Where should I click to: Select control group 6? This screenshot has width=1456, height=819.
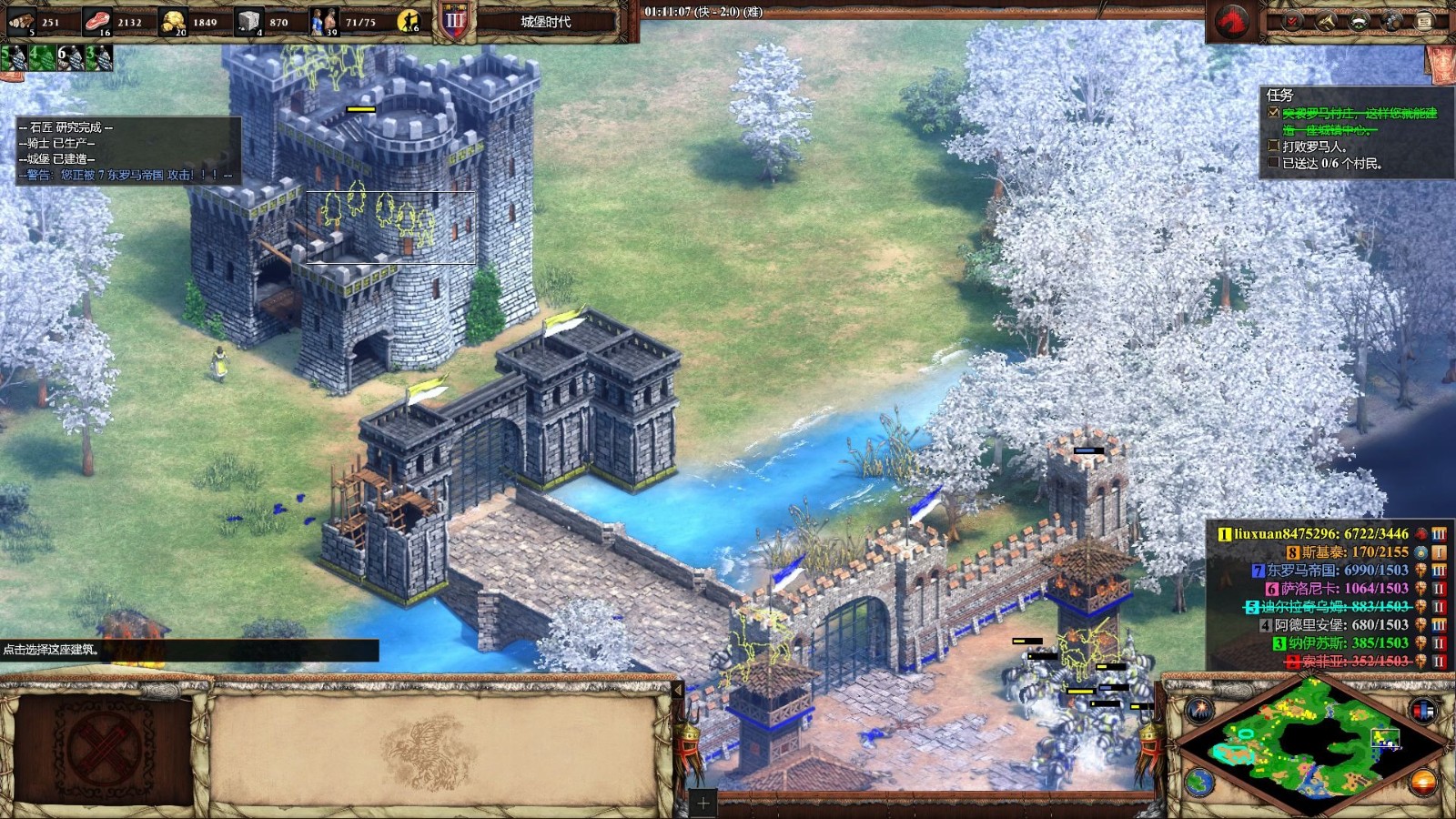70,58
